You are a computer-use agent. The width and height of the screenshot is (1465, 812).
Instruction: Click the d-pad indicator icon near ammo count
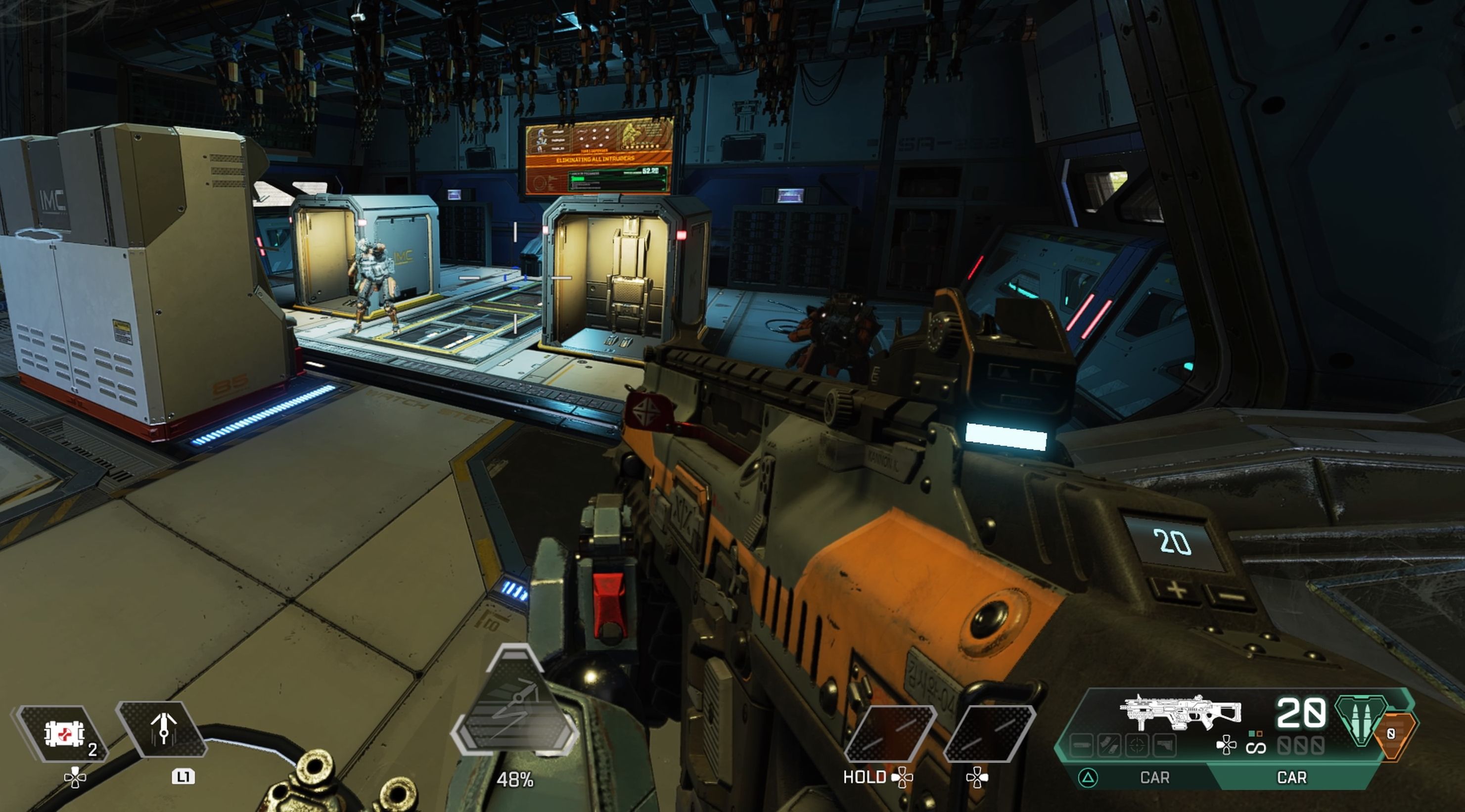click(1227, 746)
